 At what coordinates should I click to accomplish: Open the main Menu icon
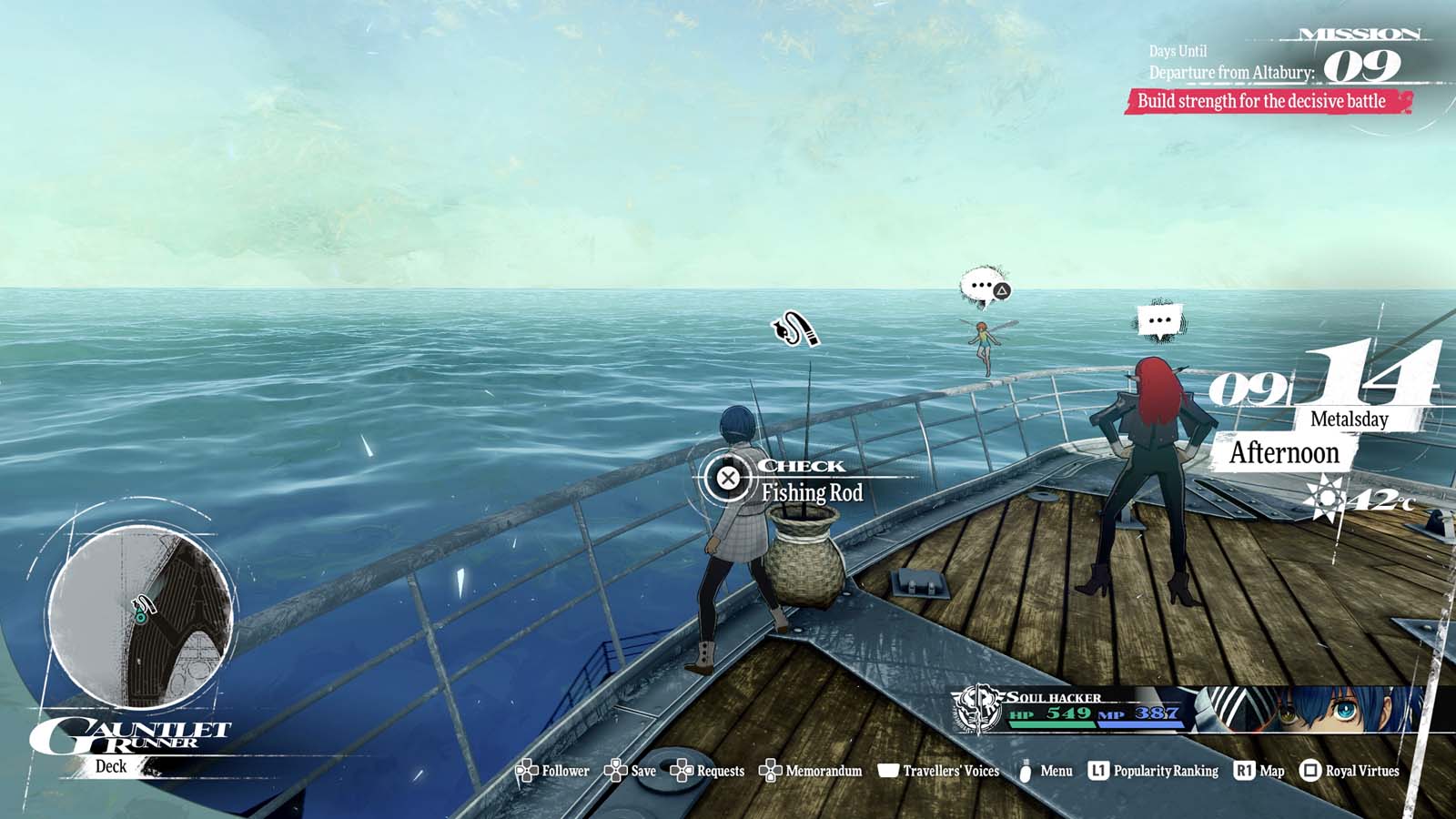1024,770
